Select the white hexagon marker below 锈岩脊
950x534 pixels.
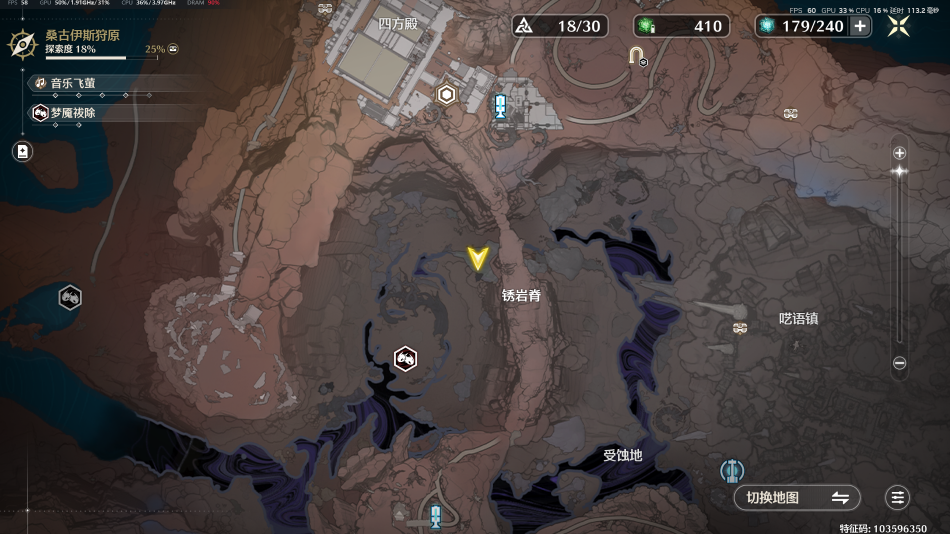405,357
